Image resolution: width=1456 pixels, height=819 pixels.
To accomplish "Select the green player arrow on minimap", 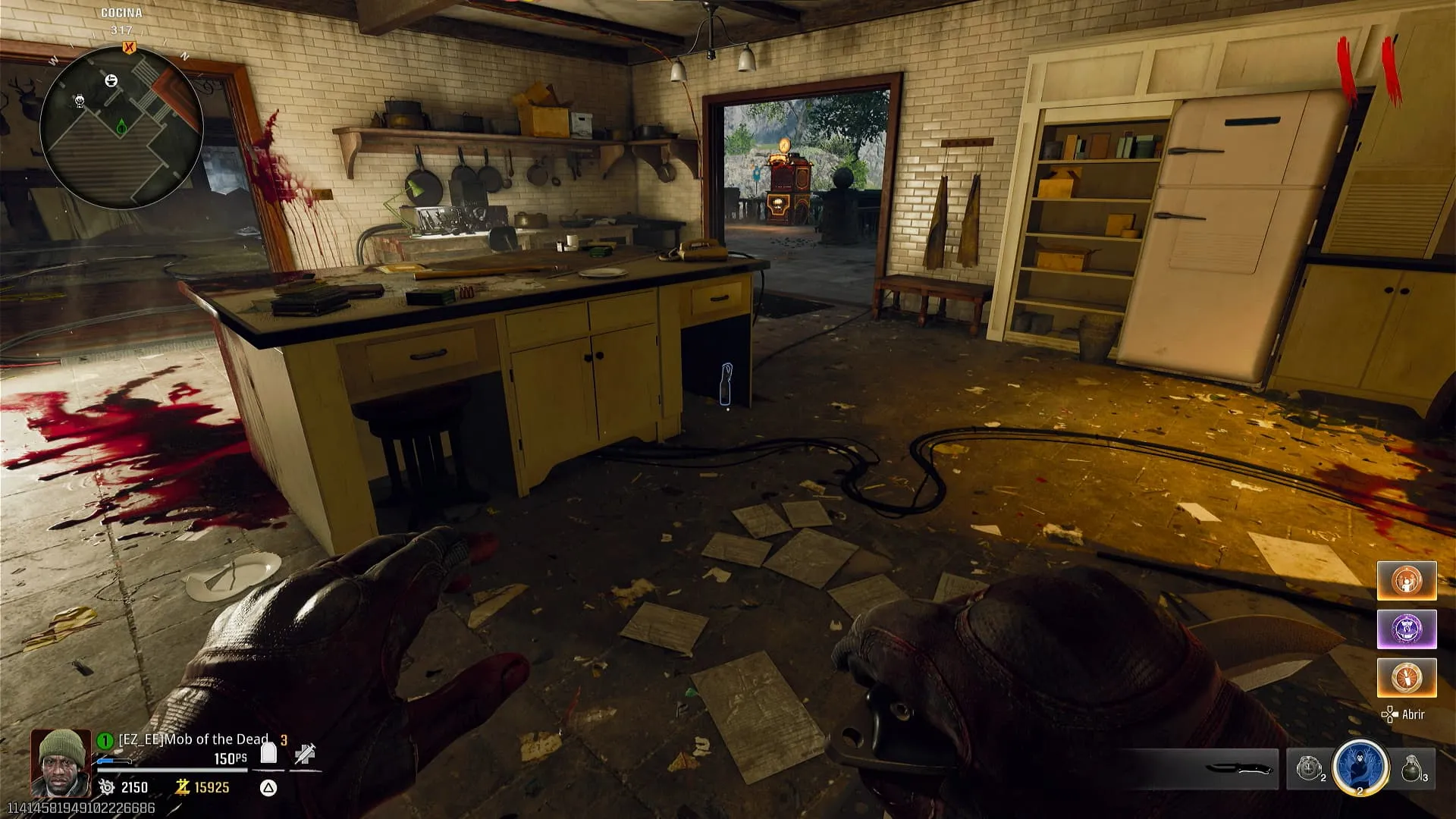I will pos(121,127).
